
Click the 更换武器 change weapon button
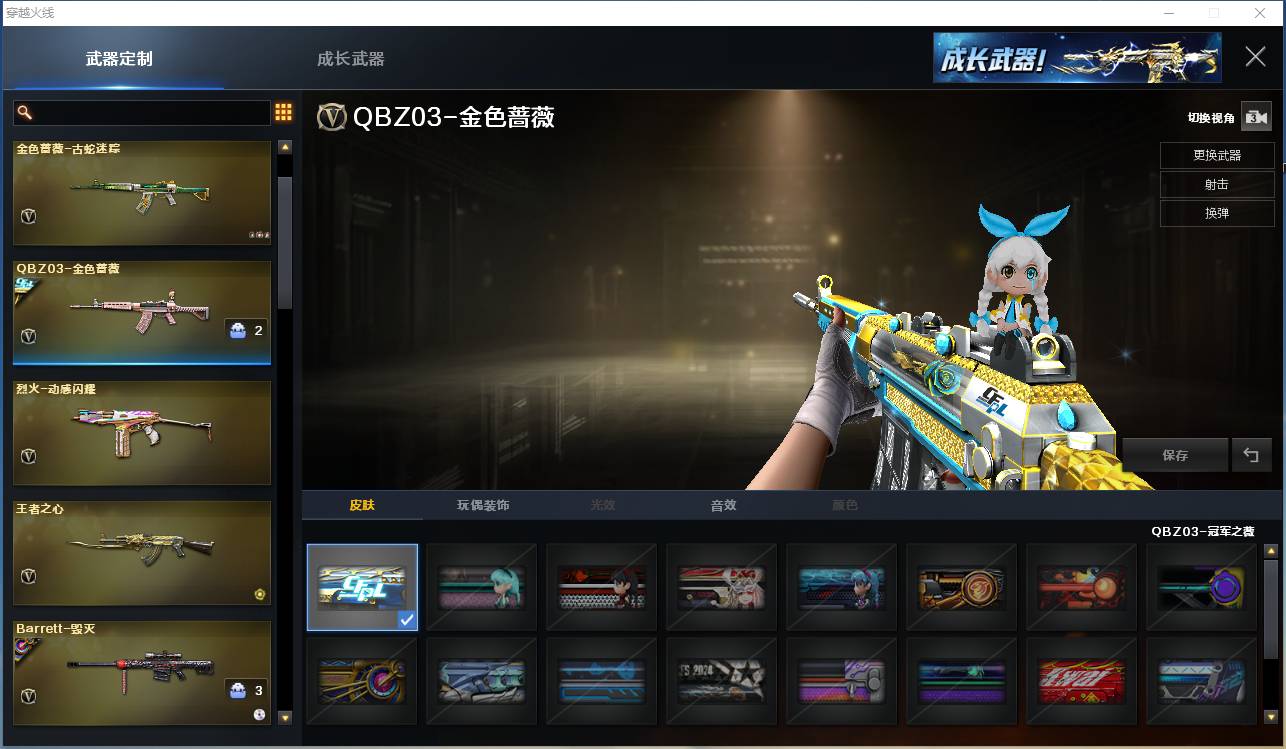coord(1216,155)
